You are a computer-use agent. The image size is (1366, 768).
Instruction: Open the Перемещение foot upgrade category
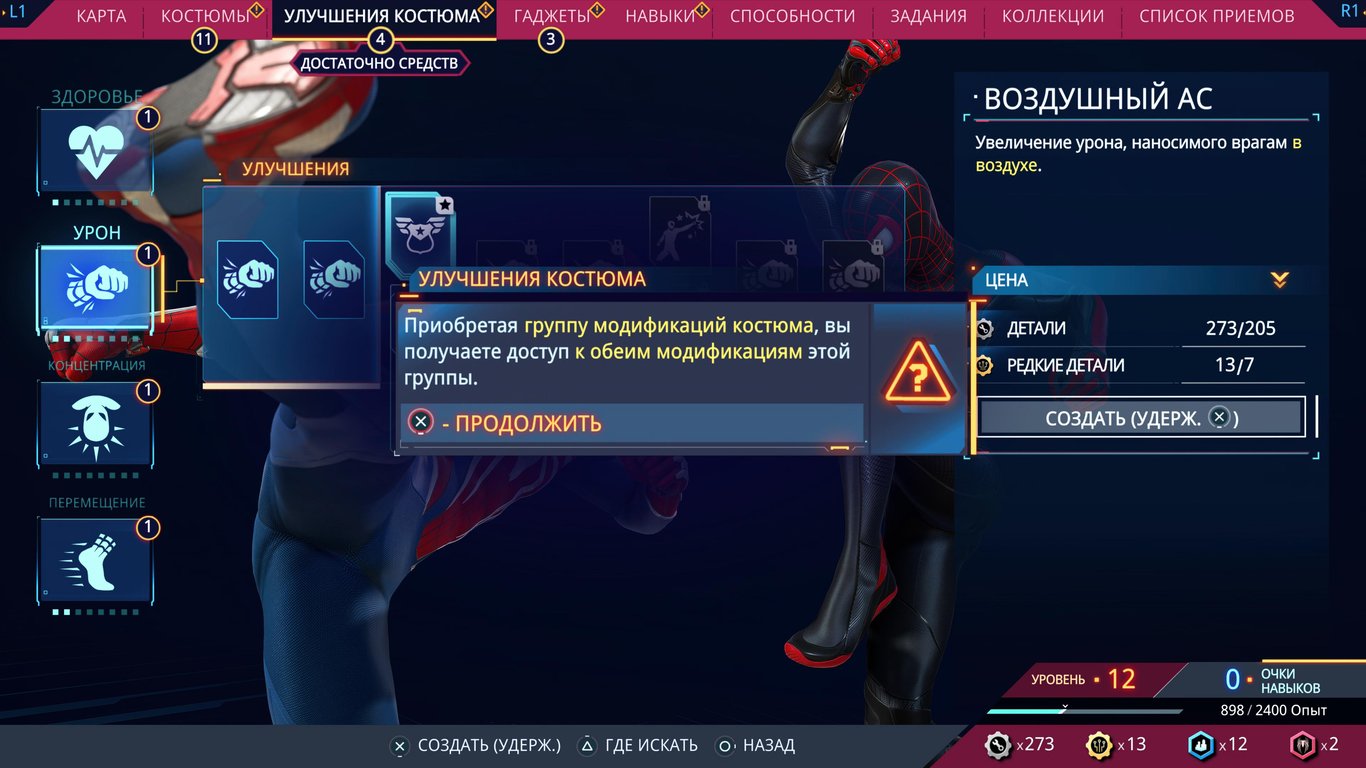96,560
